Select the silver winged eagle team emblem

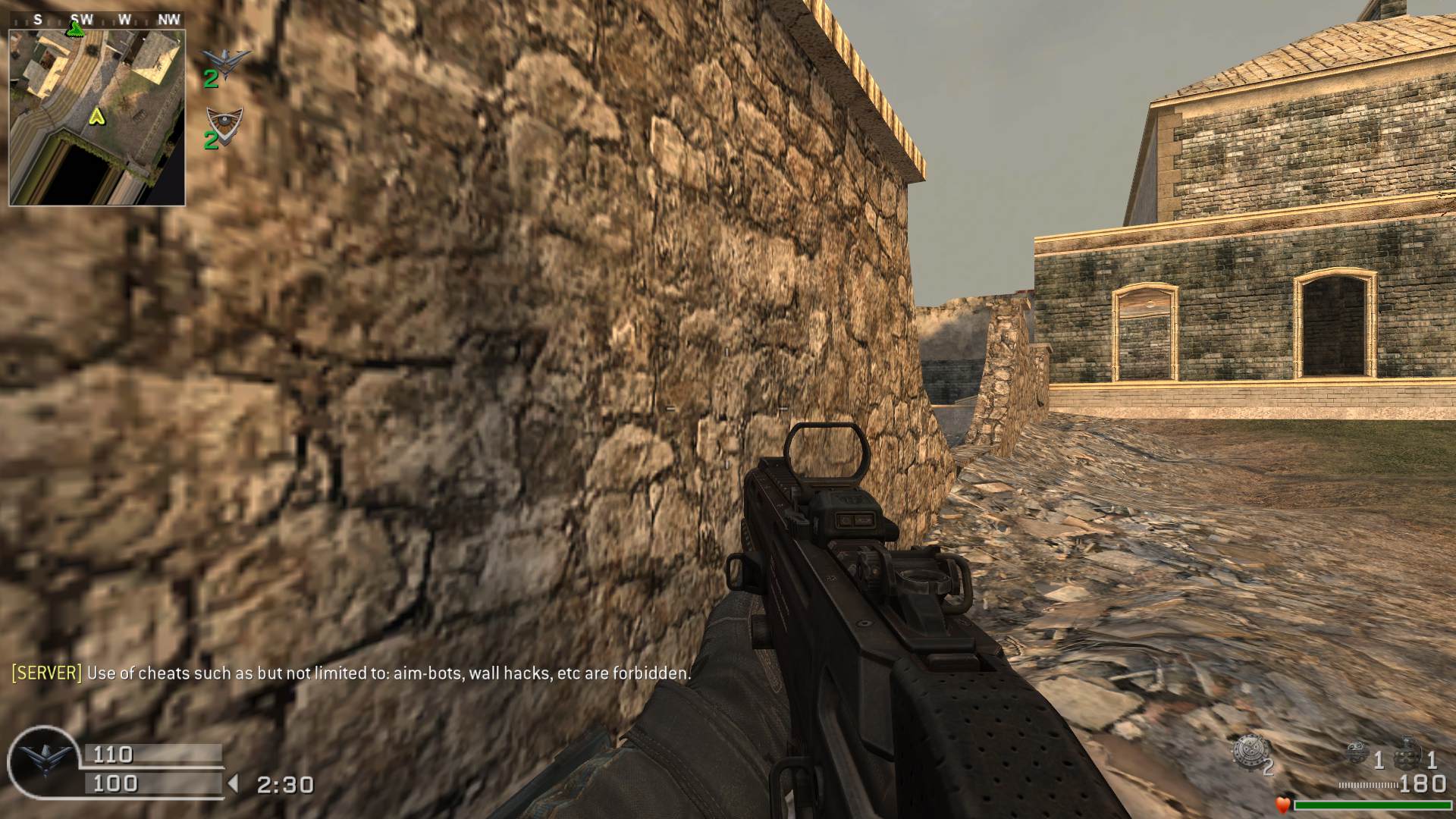click(x=227, y=59)
